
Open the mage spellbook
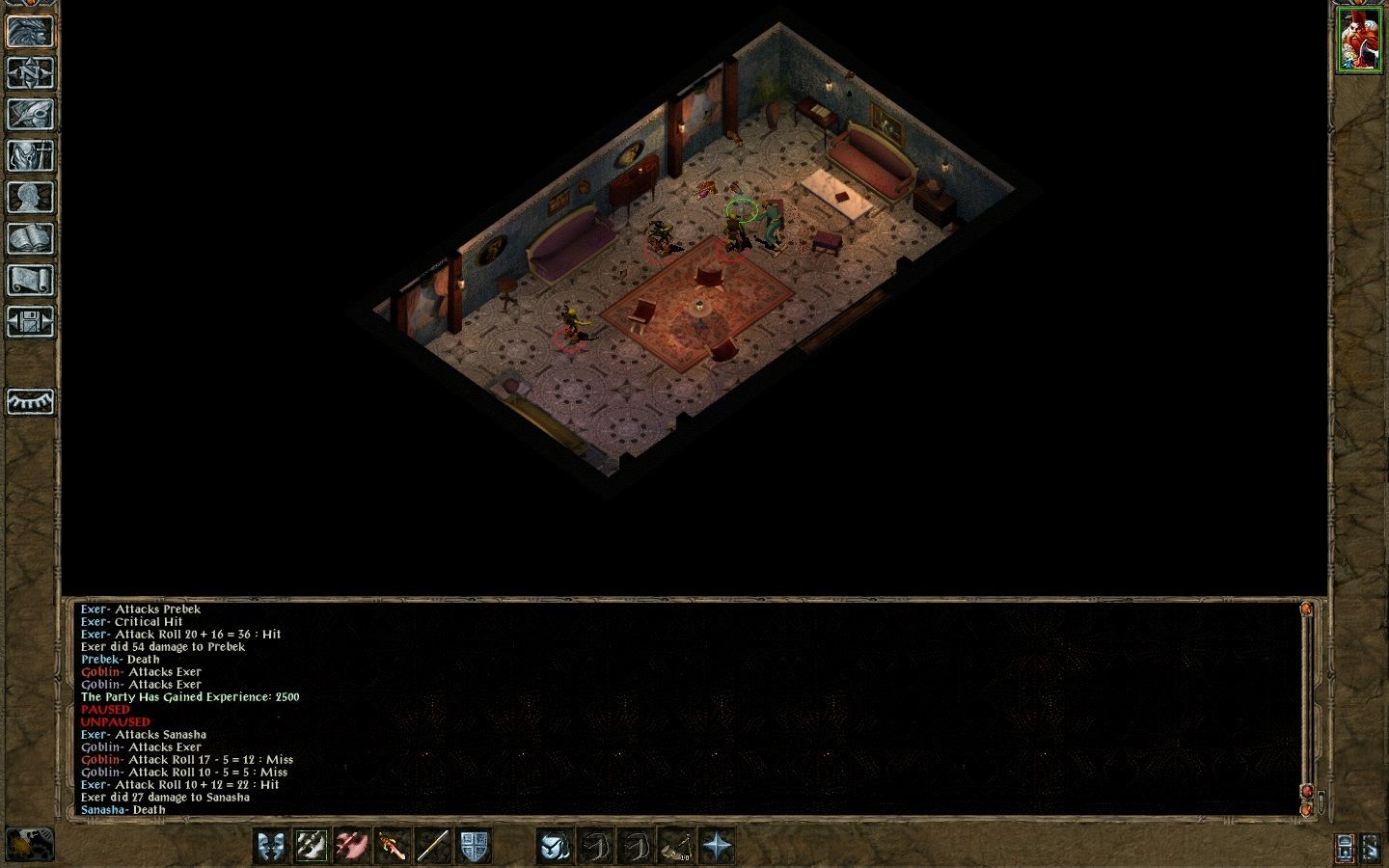click(30, 239)
